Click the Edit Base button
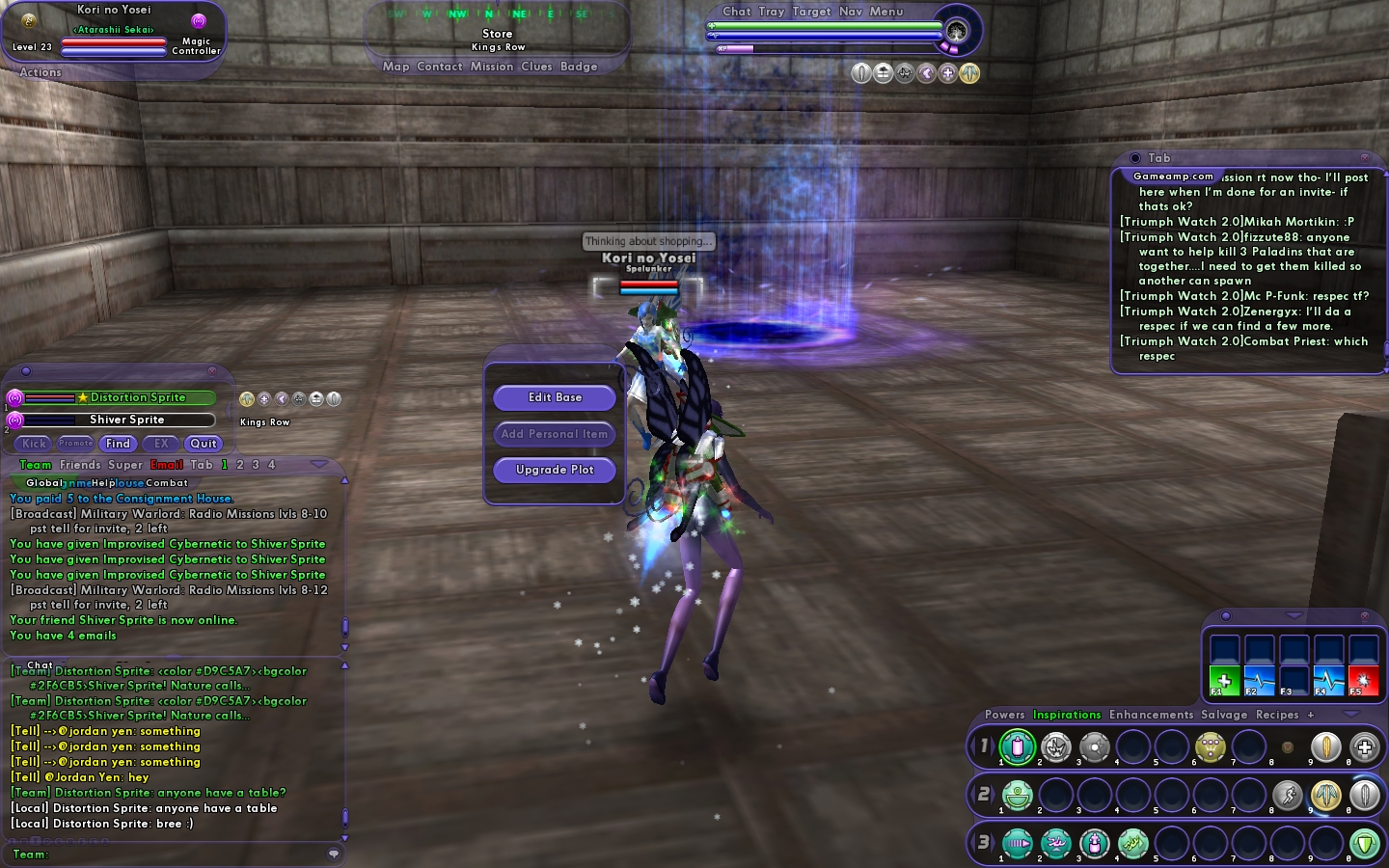Image resolution: width=1389 pixels, height=868 pixels. click(555, 397)
